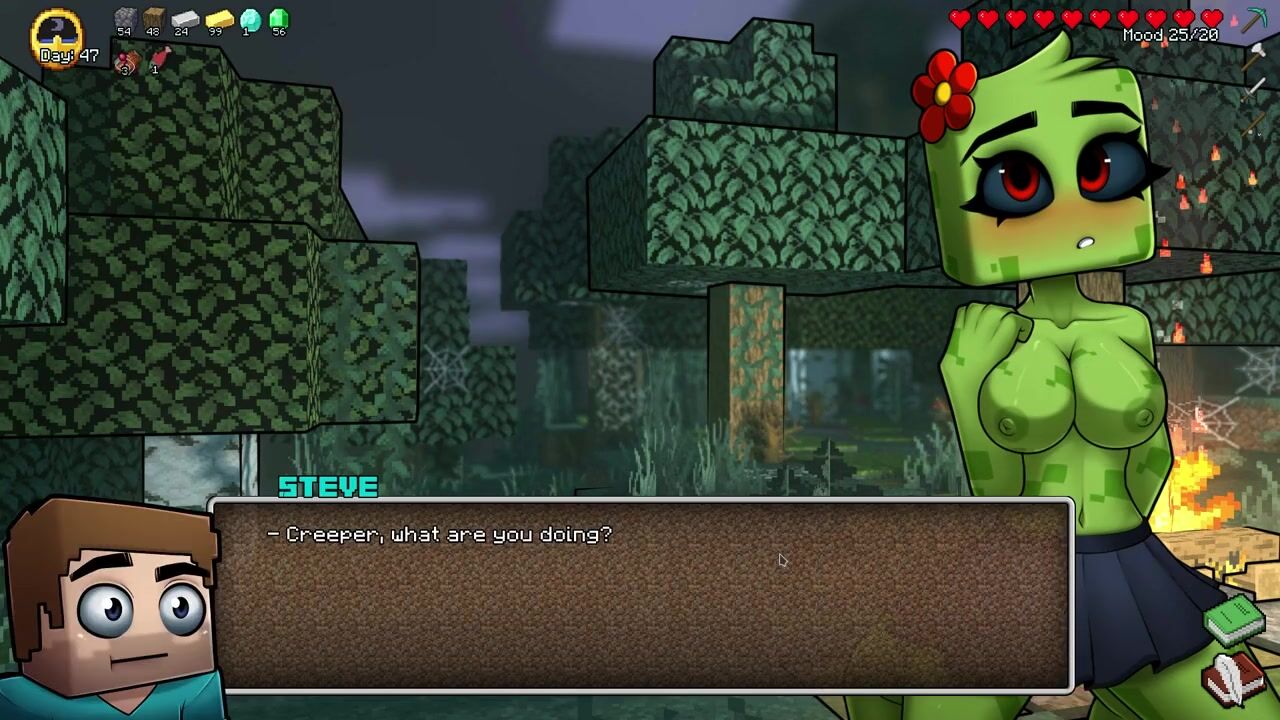
Task: Select the diamond pickaxe tool
Action: (x=1255, y=20)
